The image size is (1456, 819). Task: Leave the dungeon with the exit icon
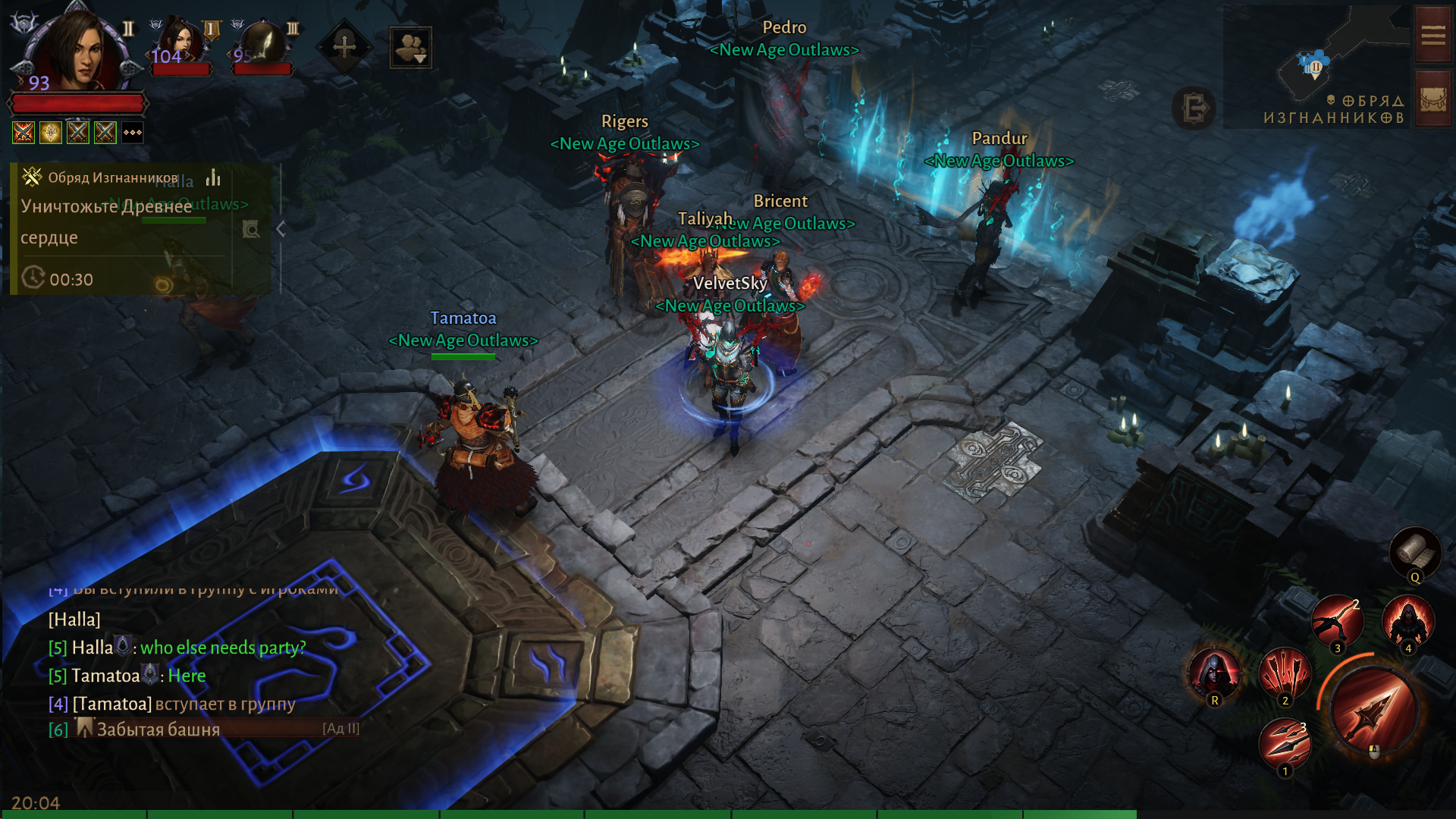(x=1194, y=108)
